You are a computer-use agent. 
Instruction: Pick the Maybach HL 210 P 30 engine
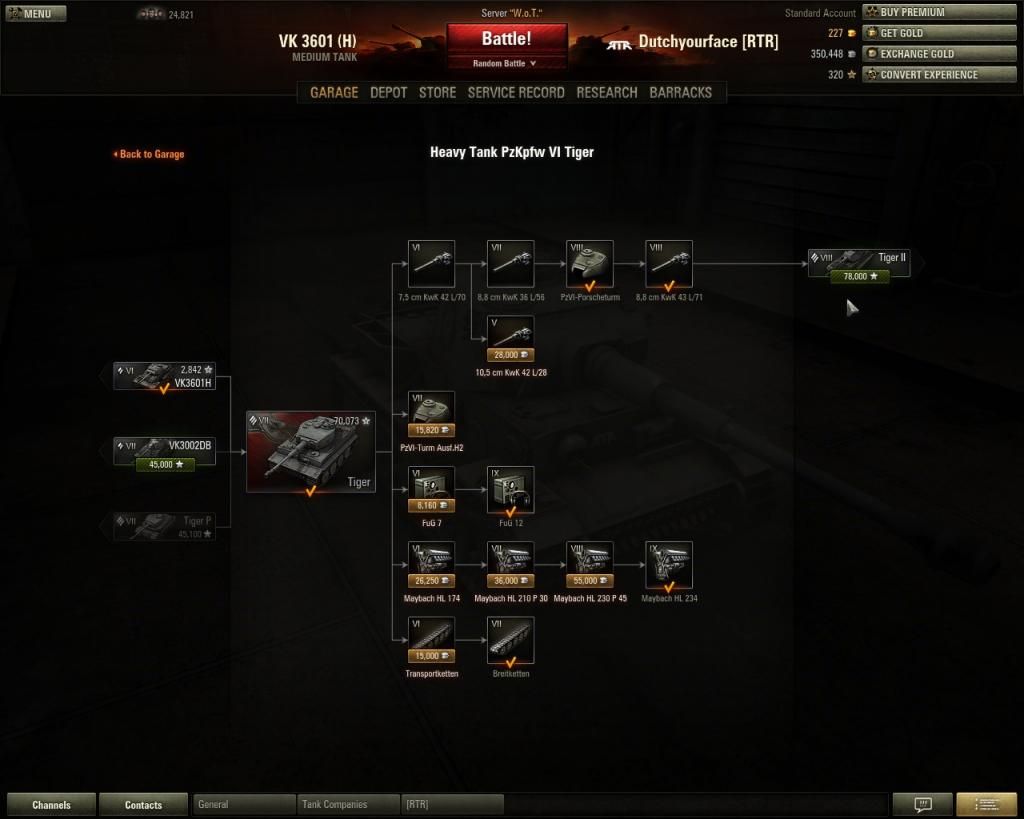pos(510,565)
